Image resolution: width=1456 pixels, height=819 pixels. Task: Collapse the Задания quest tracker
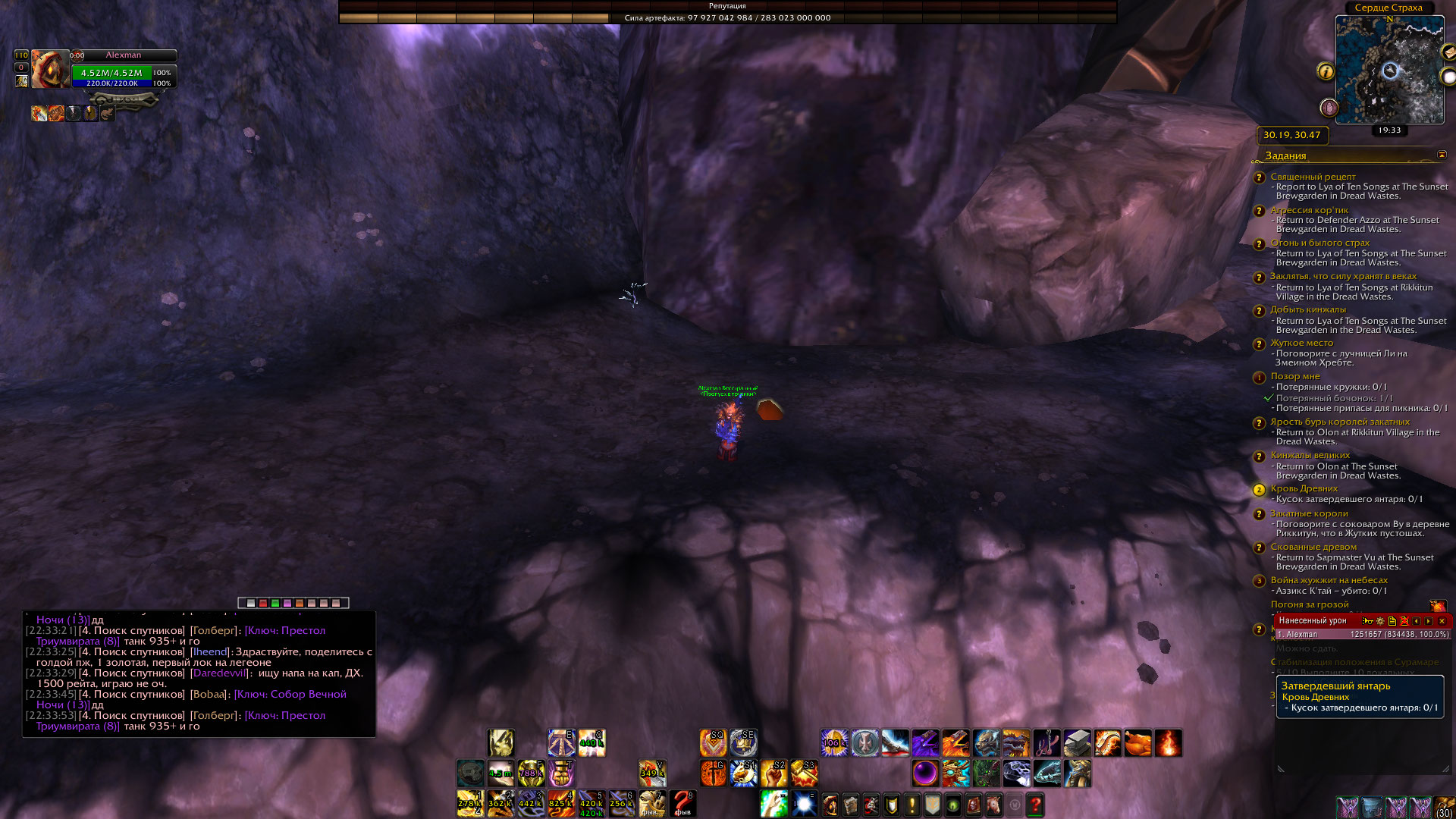pyautogui.click(x=1442, y=155)
